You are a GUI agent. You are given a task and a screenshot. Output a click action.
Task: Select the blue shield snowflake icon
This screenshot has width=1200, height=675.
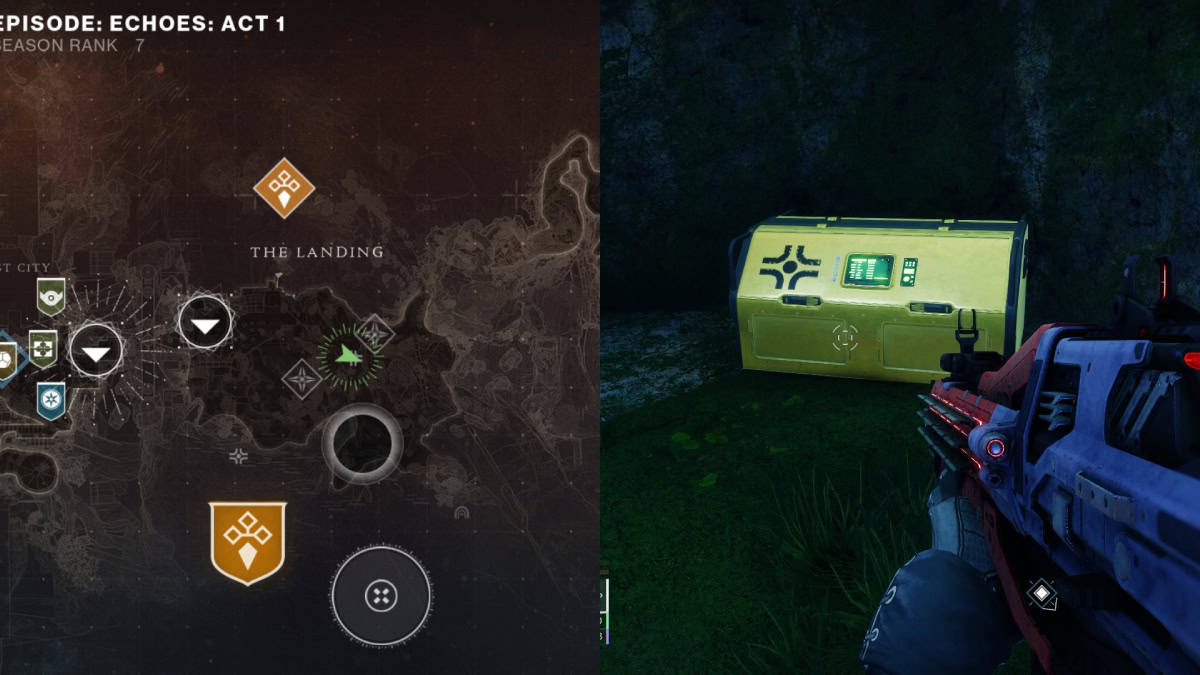51,399
